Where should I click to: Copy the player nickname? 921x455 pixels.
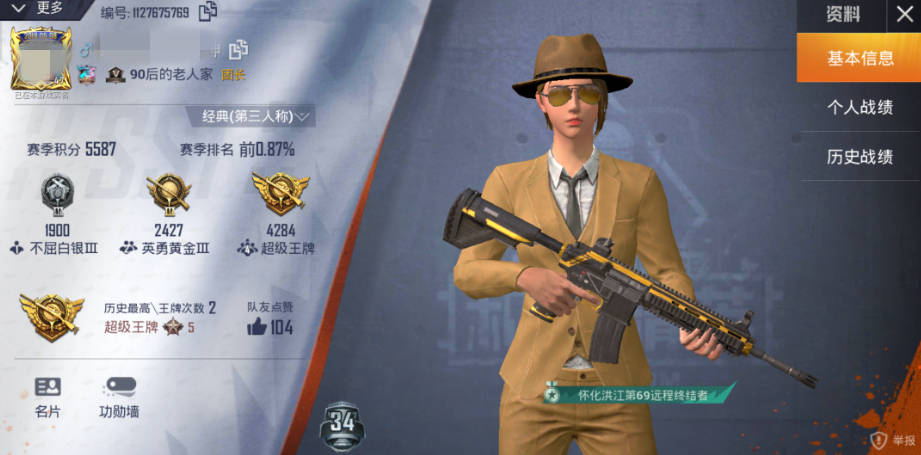(x=238, y=49)
